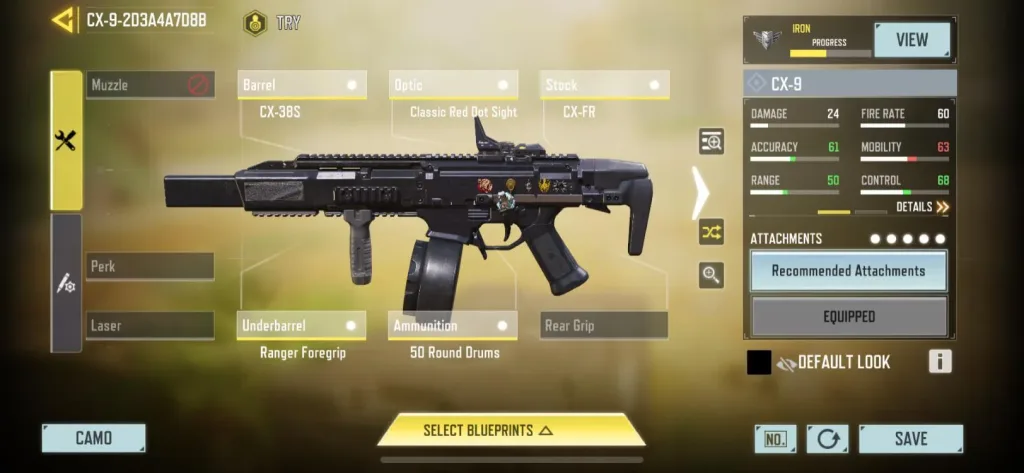Open Recommended Attachments

[x=848, y=271]
